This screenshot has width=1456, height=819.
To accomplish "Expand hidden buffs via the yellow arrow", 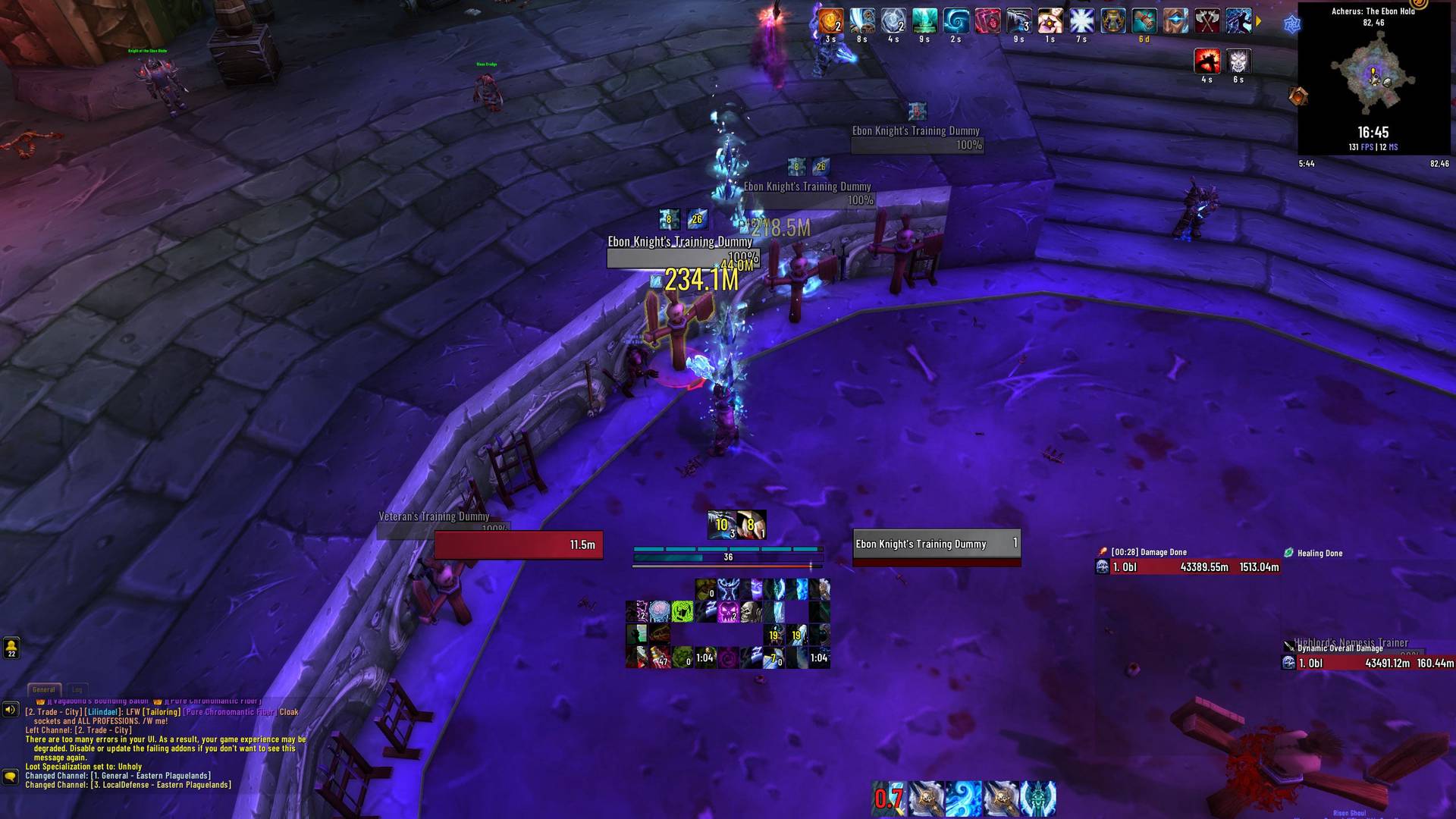I will tap(1260, 20).
